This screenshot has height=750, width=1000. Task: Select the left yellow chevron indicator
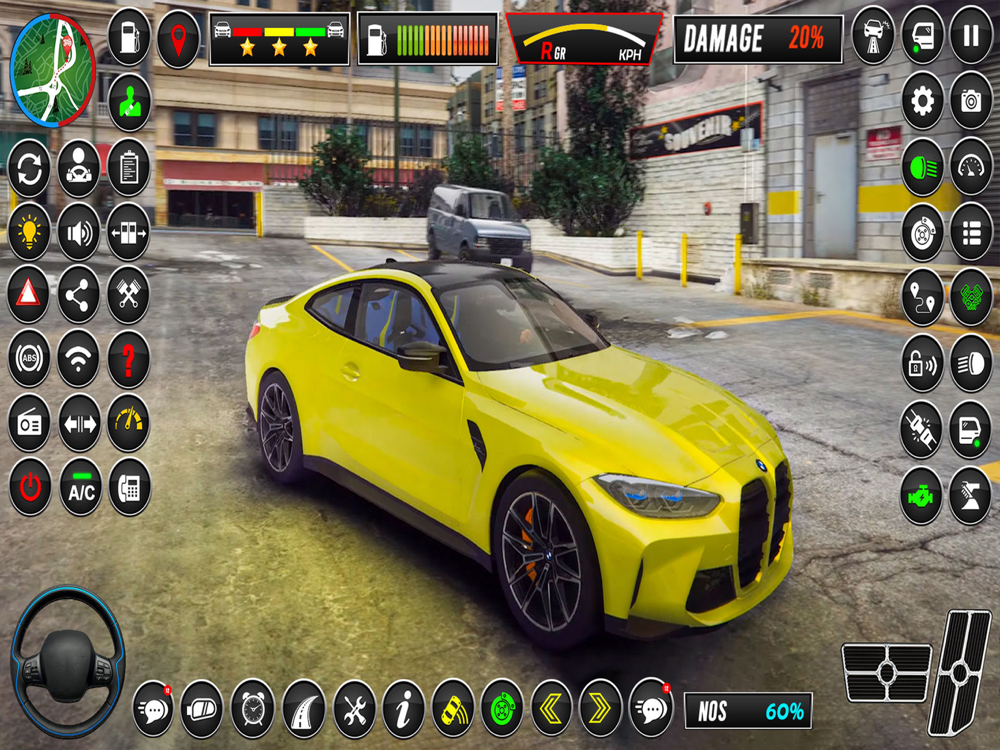[551, 708]
